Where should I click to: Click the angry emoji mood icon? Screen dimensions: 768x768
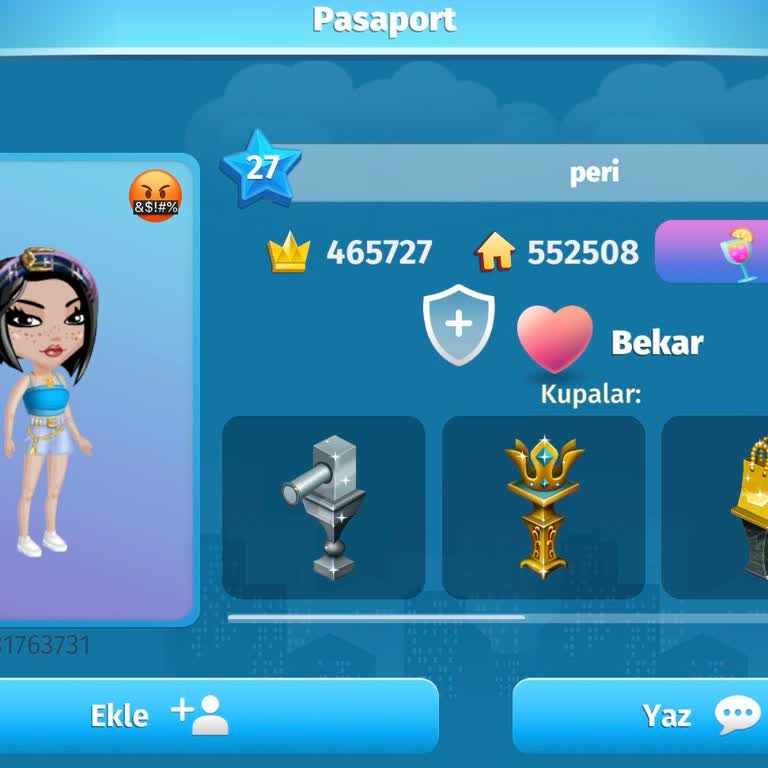click(x=155, y=196)
